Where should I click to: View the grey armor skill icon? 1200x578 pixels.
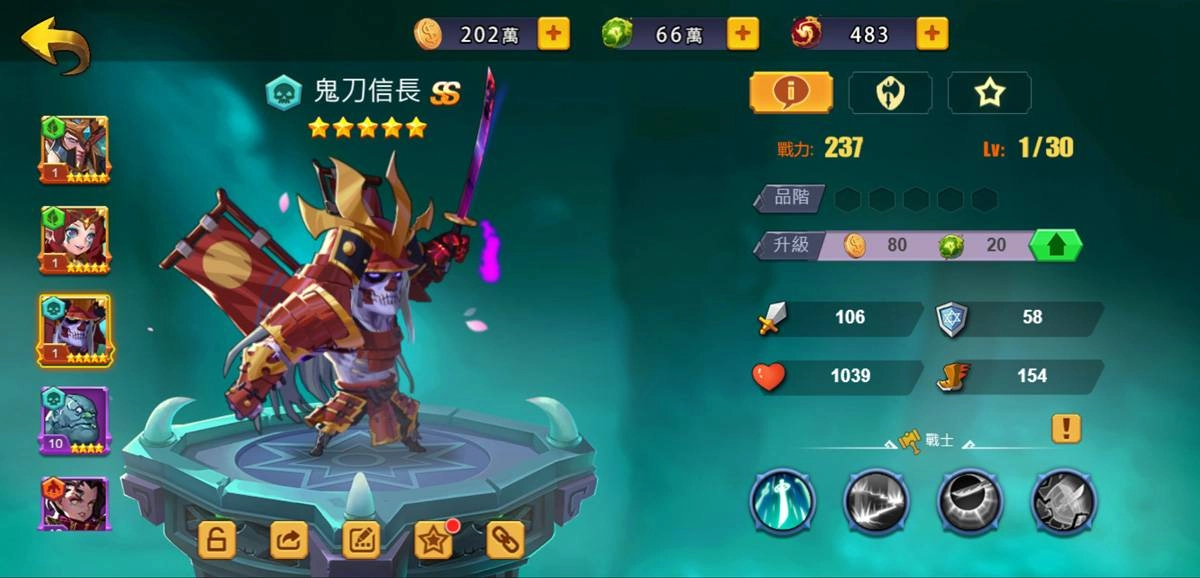1064,502
